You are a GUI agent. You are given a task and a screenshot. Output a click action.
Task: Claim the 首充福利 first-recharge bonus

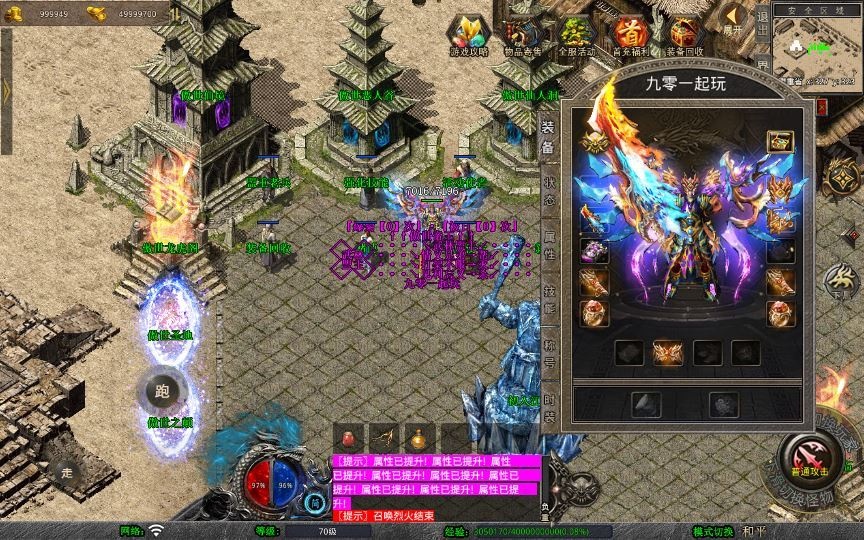630,36
